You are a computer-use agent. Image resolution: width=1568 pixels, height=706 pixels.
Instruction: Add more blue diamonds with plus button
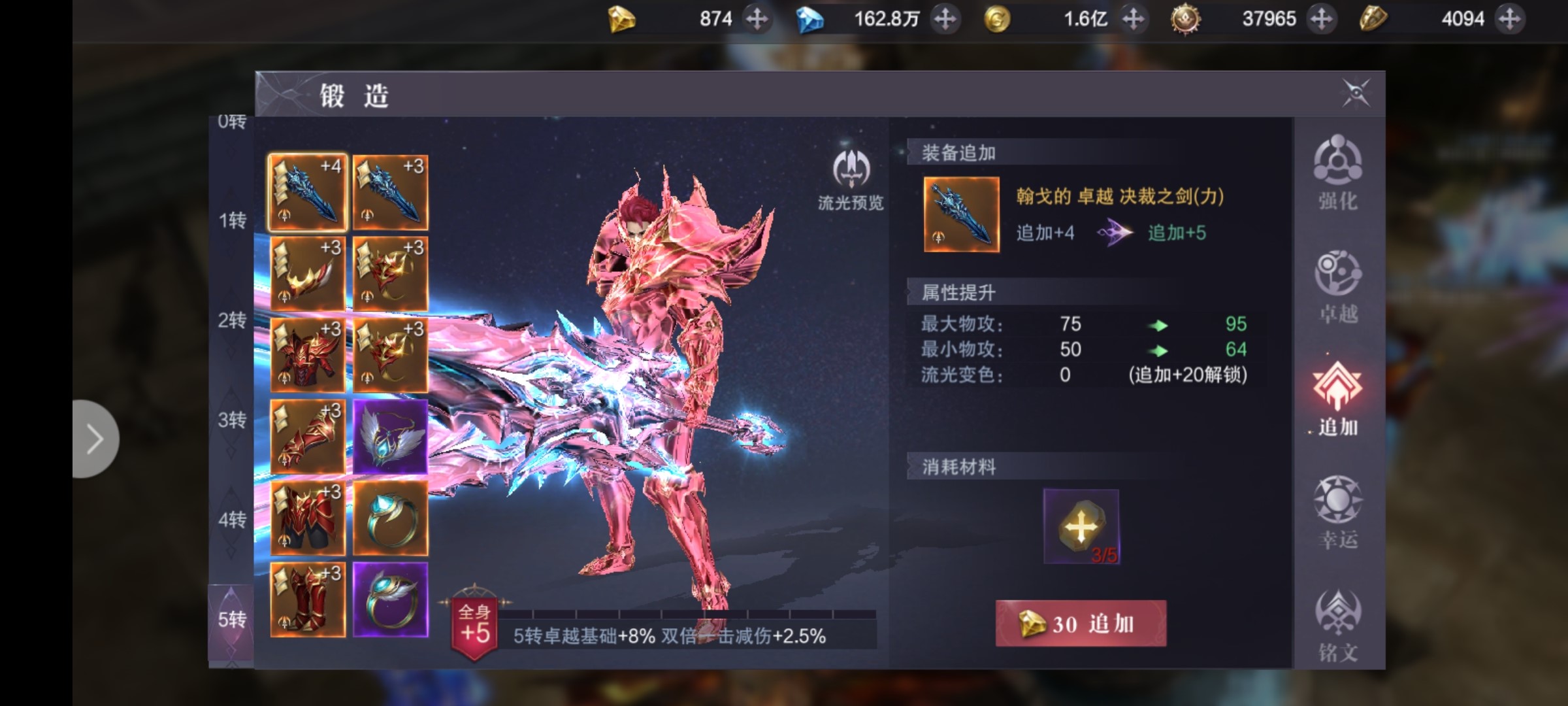click(945, 19)
